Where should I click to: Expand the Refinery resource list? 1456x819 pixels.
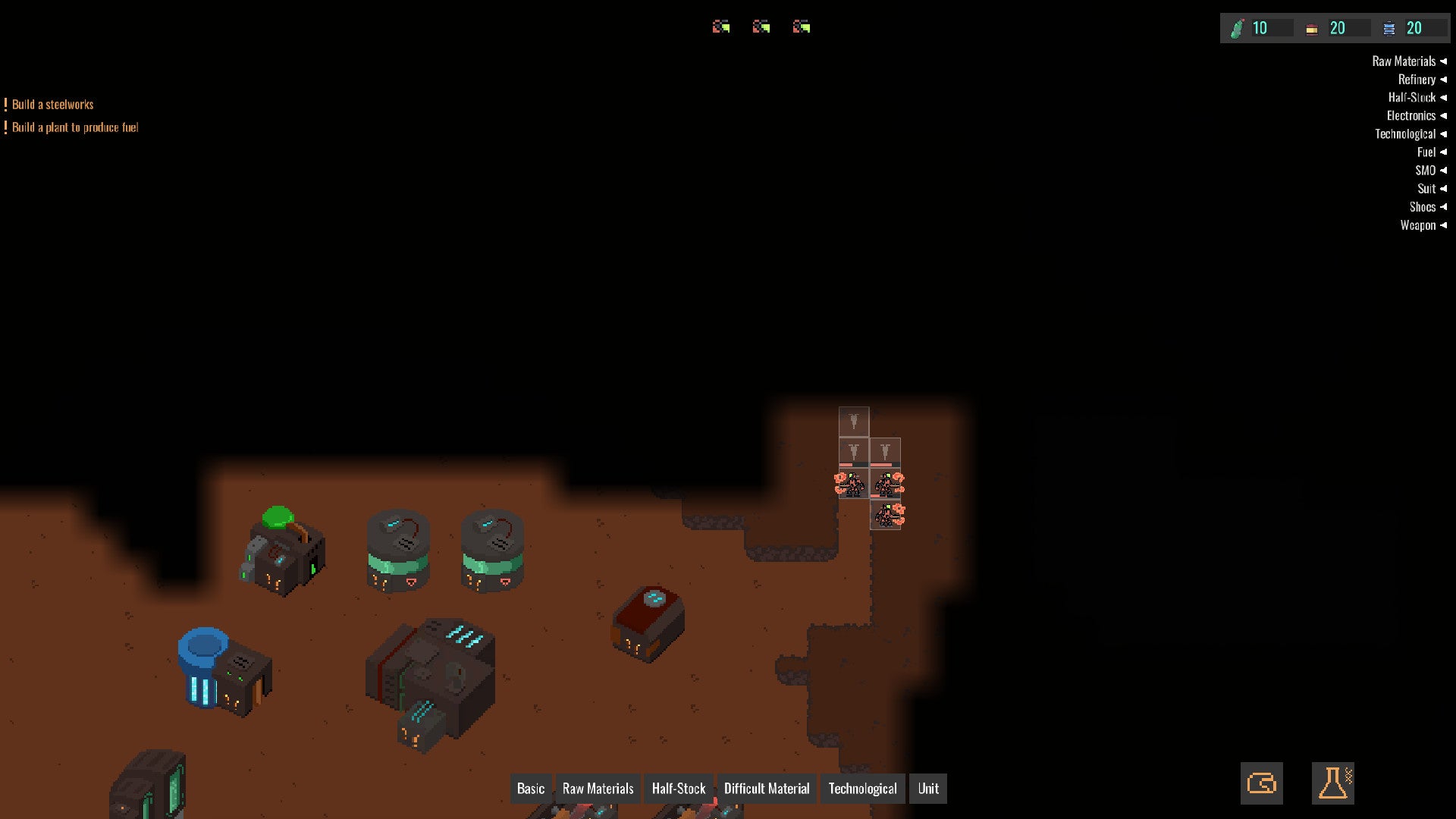coord(1421,80)
